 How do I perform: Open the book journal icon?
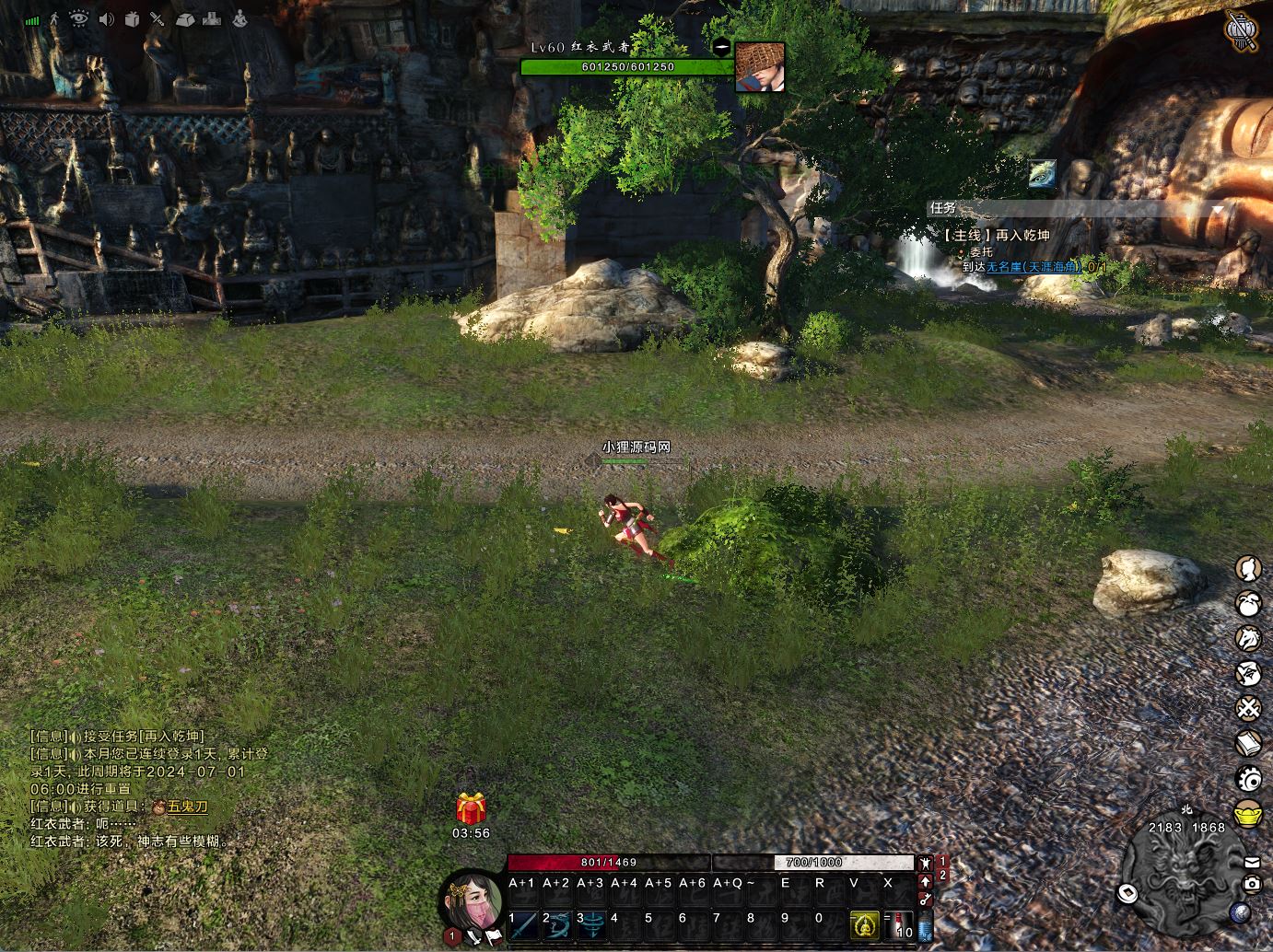1248,744
